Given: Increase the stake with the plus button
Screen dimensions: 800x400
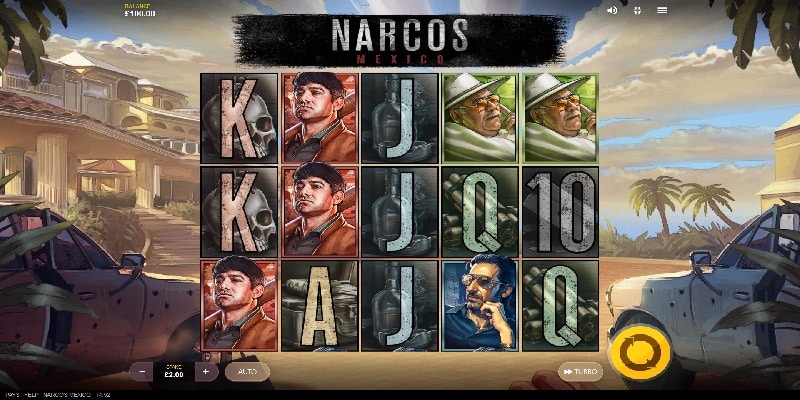Looking at the screenshot, I should (205, 371).
